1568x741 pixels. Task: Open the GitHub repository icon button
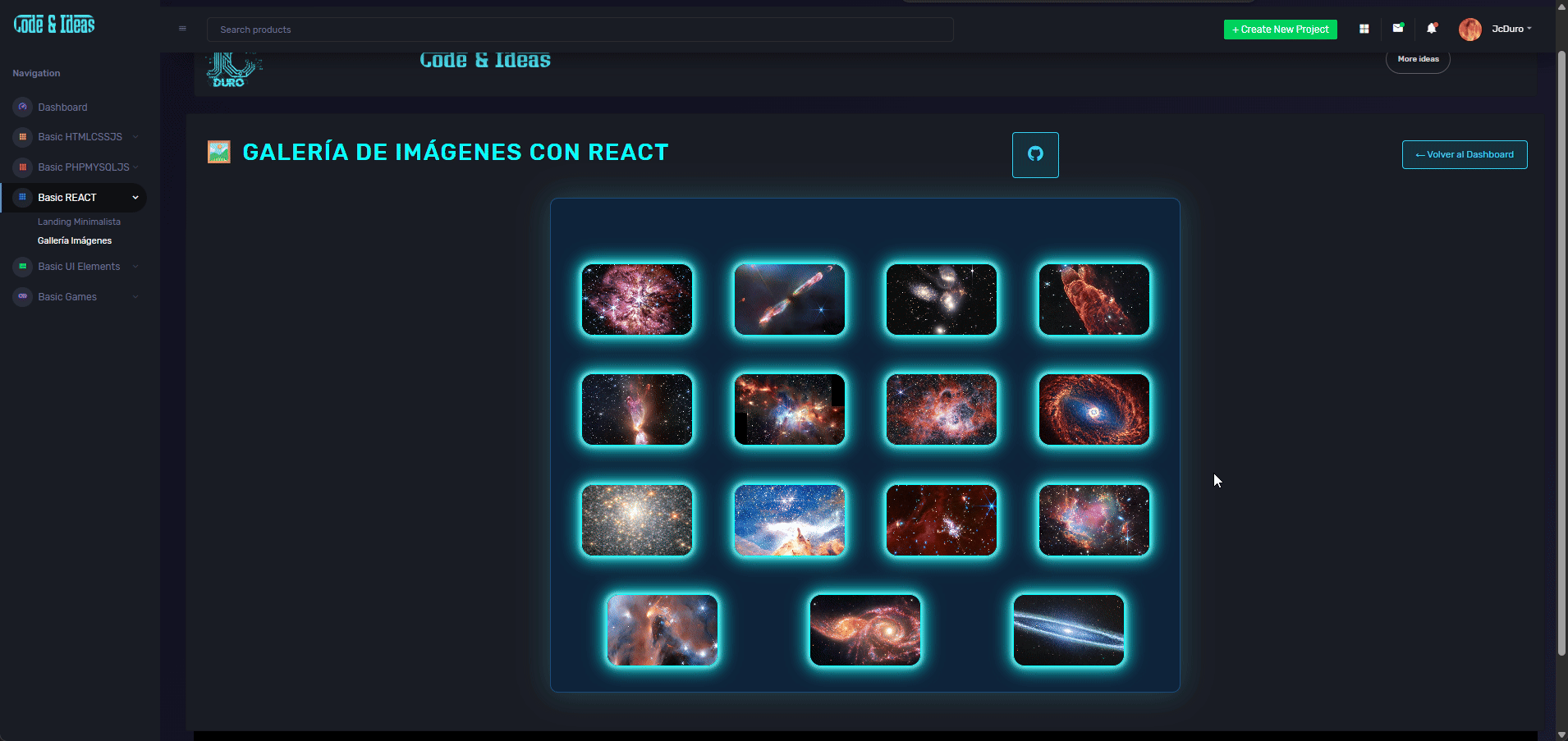coord(1035,154)
